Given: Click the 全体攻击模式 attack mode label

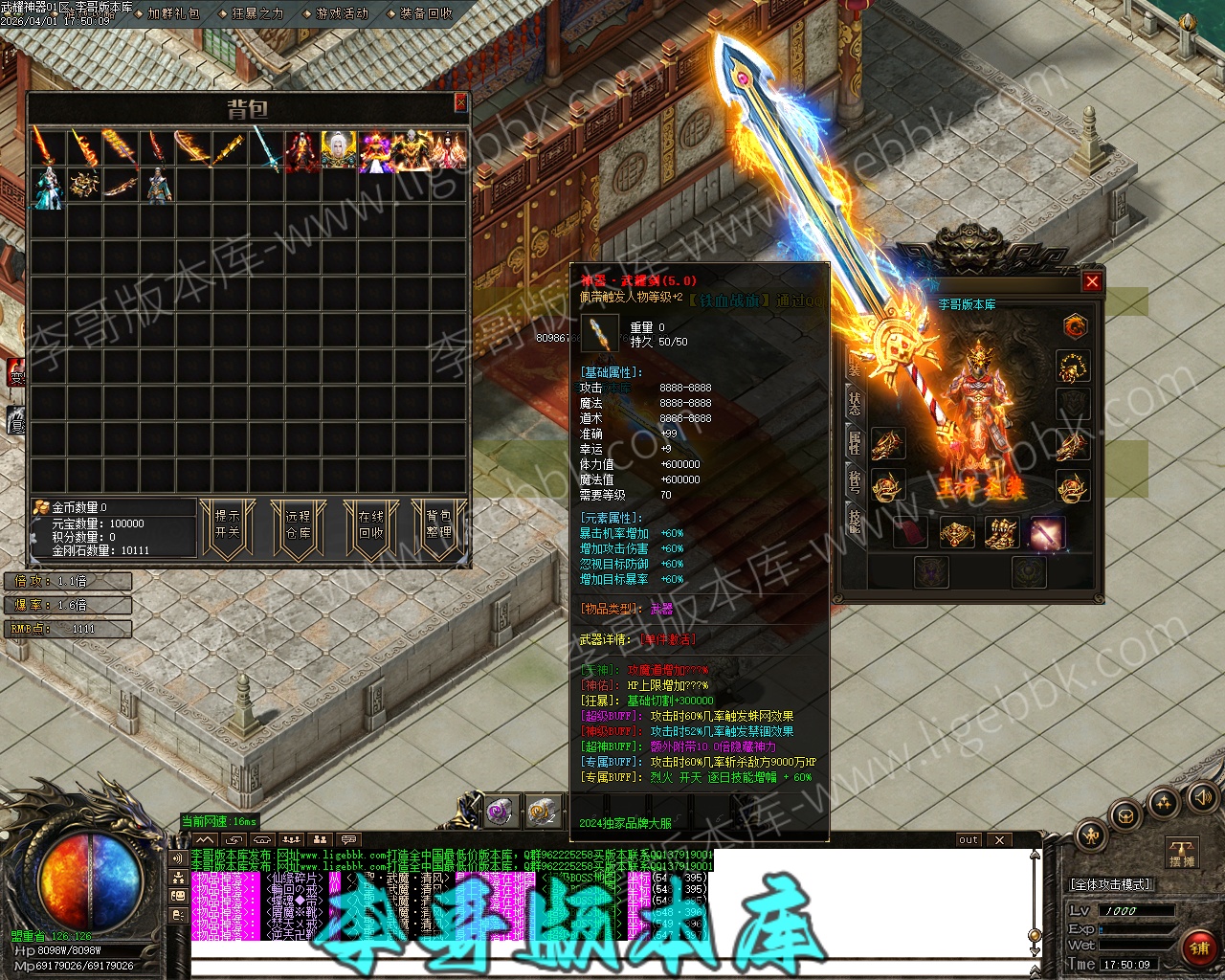Looking at the screenshot, I should (1110, 884).
